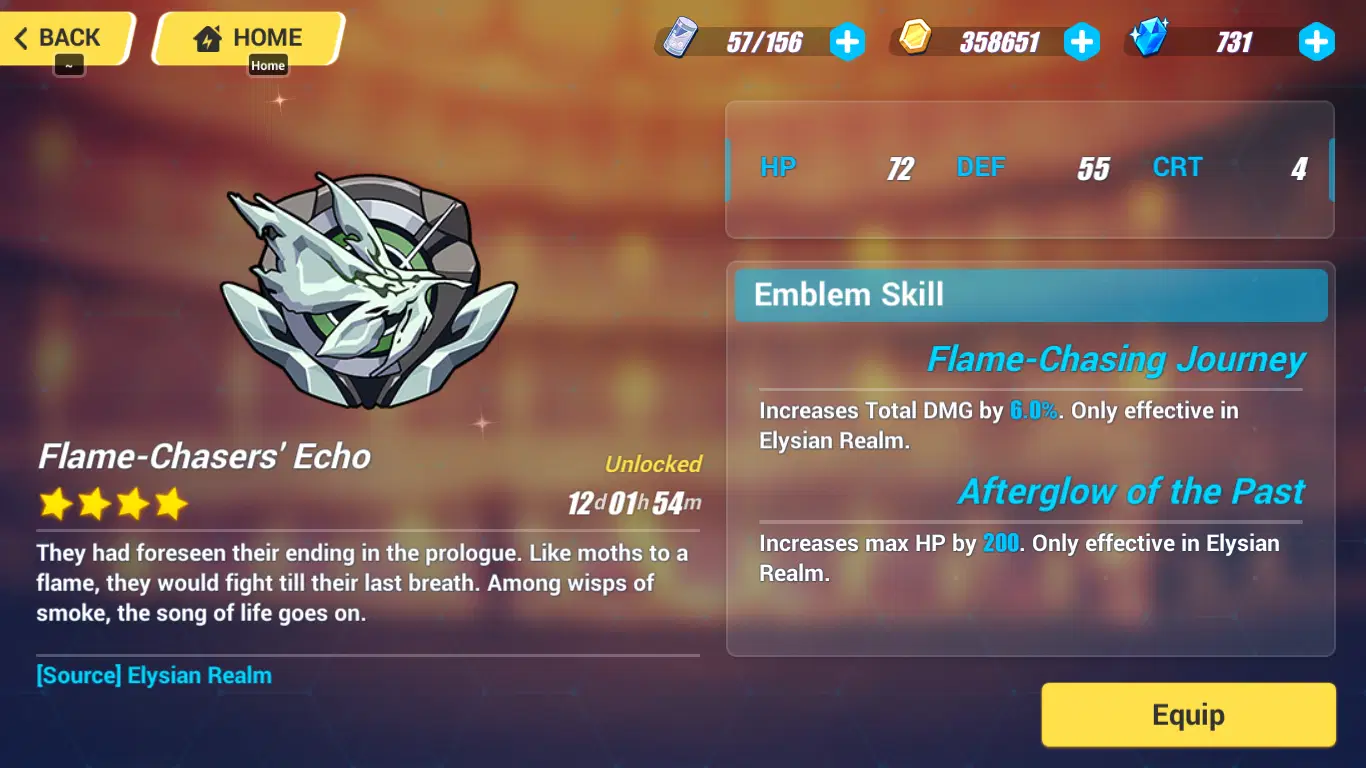The height and width of the screenshot is (768, 1366).
Task: Click the BACK button
Action: (62, 37)
